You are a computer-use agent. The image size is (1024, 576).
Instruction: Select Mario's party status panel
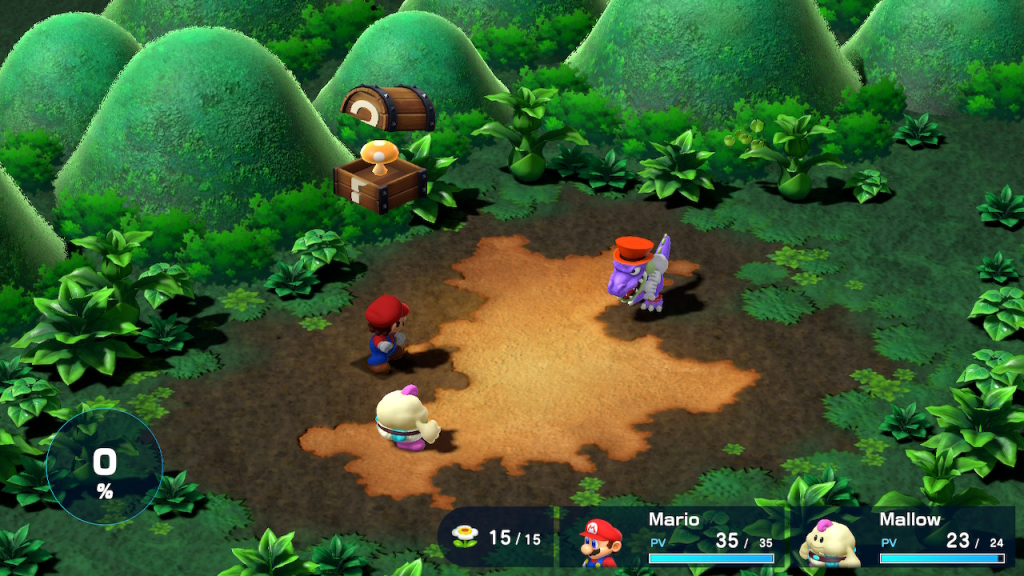click(x=676, y=539)
